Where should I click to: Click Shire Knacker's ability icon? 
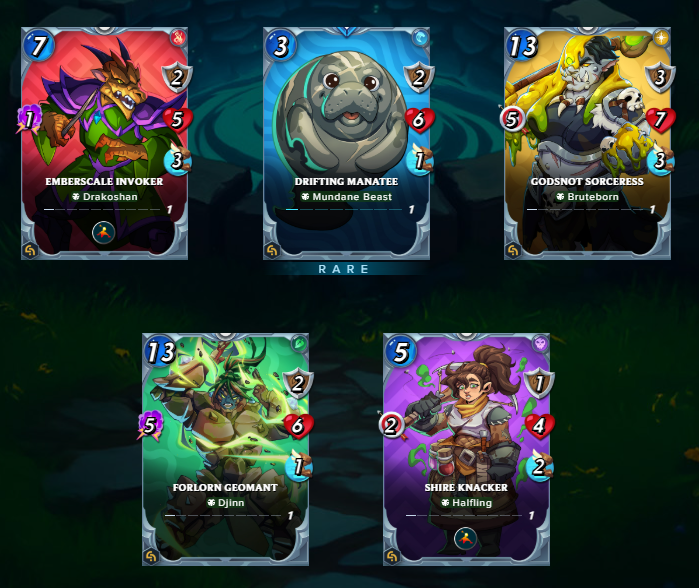pos(466,538)
